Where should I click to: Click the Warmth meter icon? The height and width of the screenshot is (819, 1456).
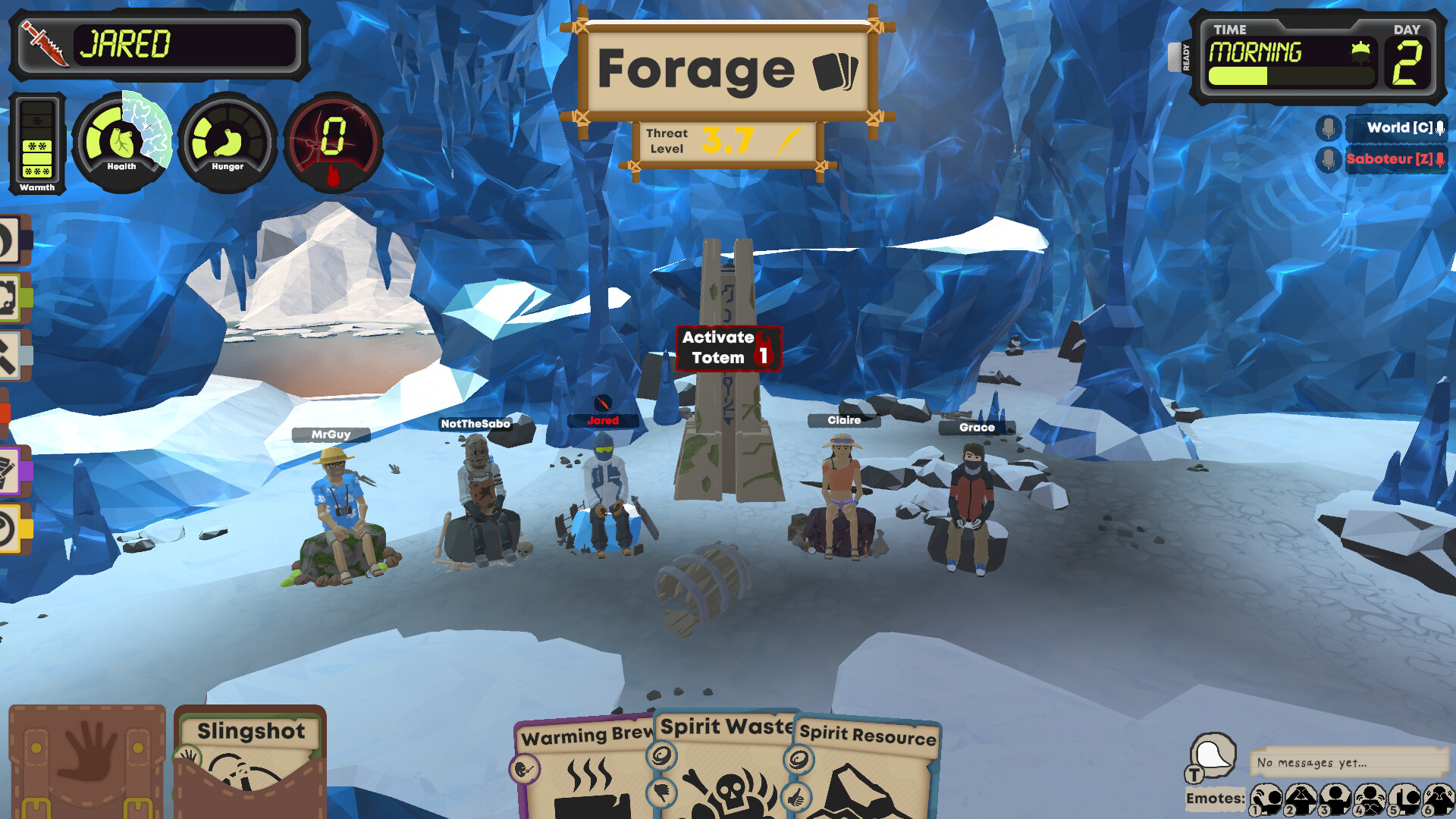click(x=36, y=144)
